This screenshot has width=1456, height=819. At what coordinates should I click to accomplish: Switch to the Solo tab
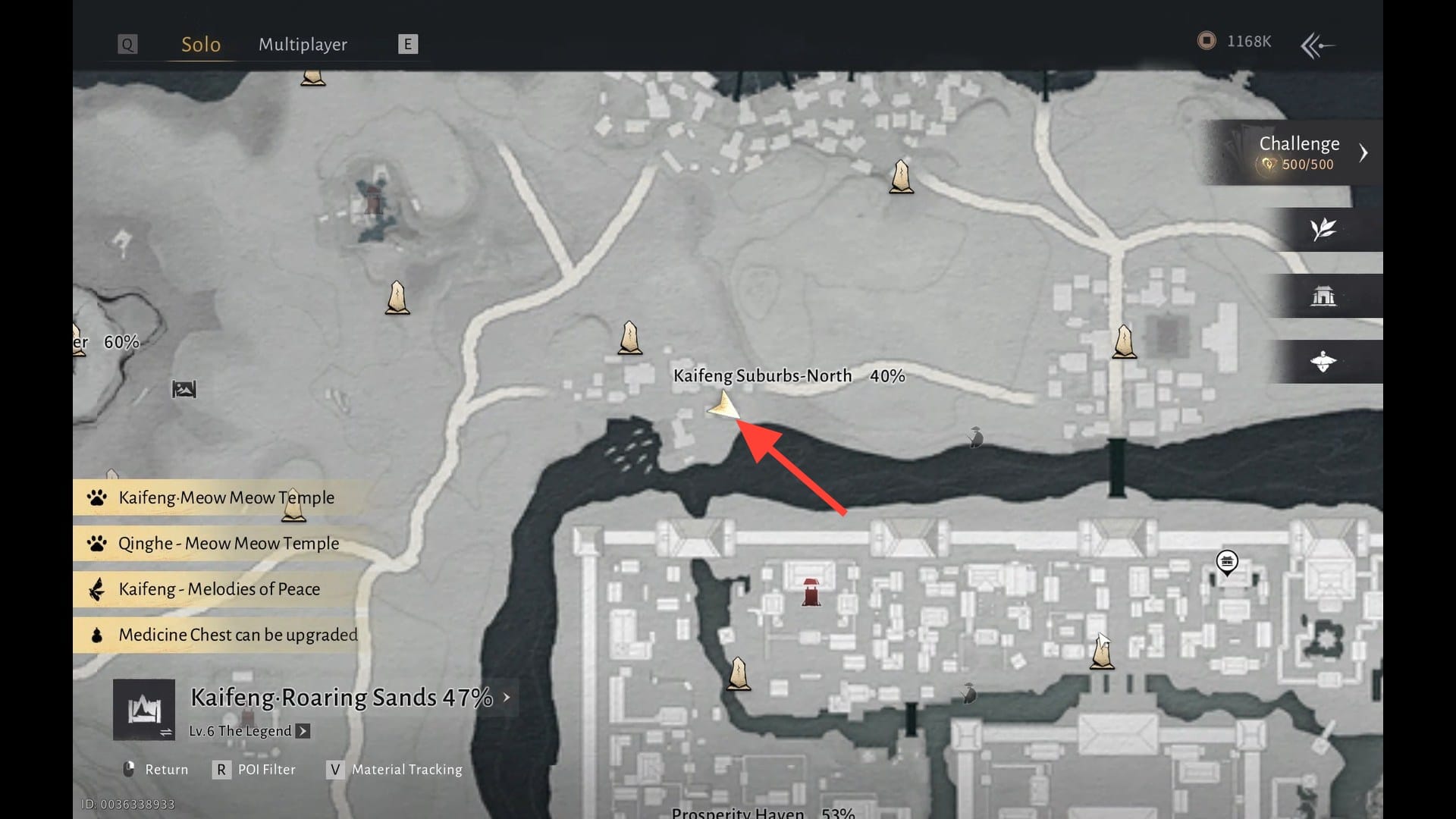click(x=201, y=45)
